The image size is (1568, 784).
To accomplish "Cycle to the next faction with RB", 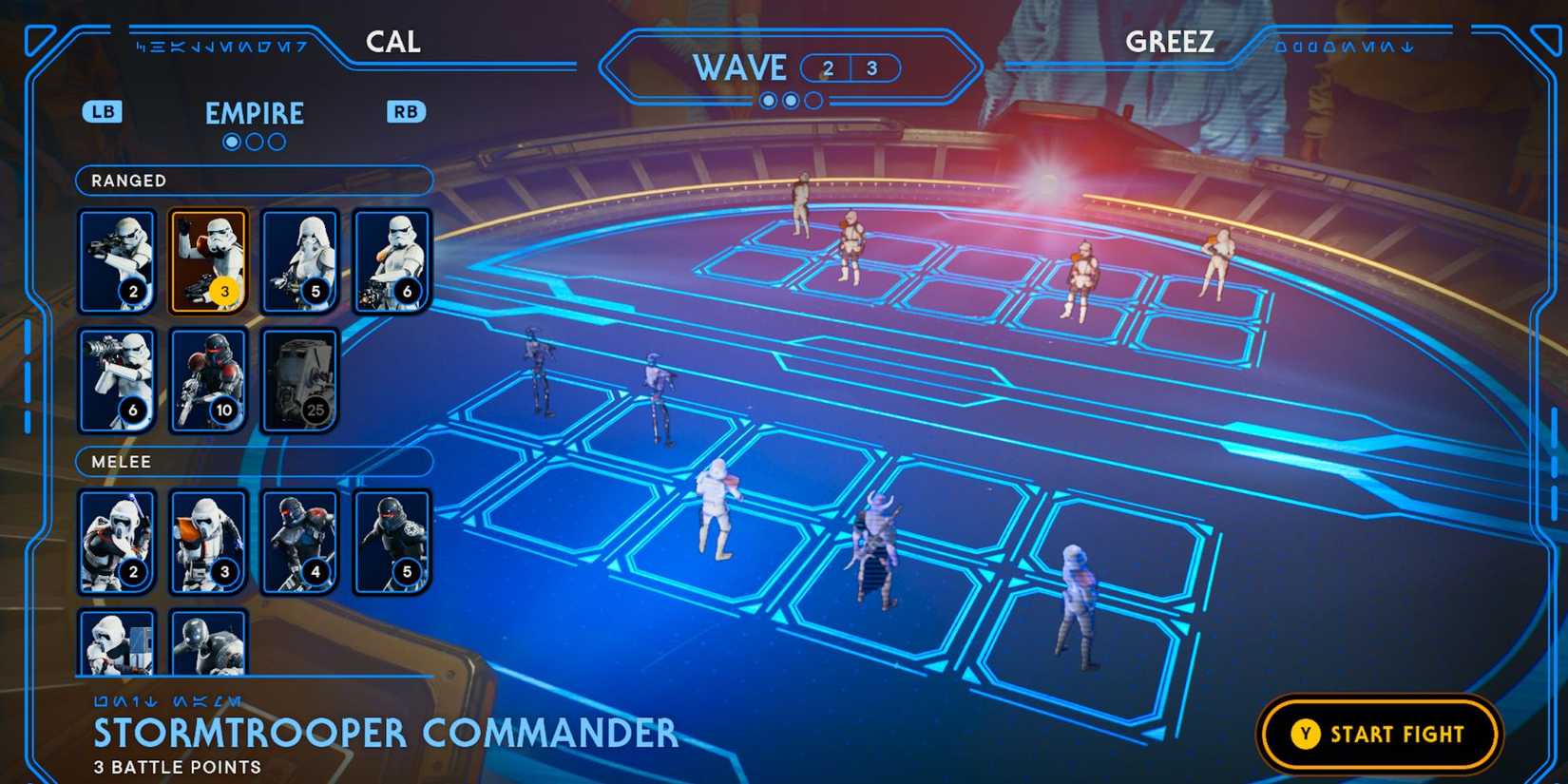I will (x=406, y=111).
